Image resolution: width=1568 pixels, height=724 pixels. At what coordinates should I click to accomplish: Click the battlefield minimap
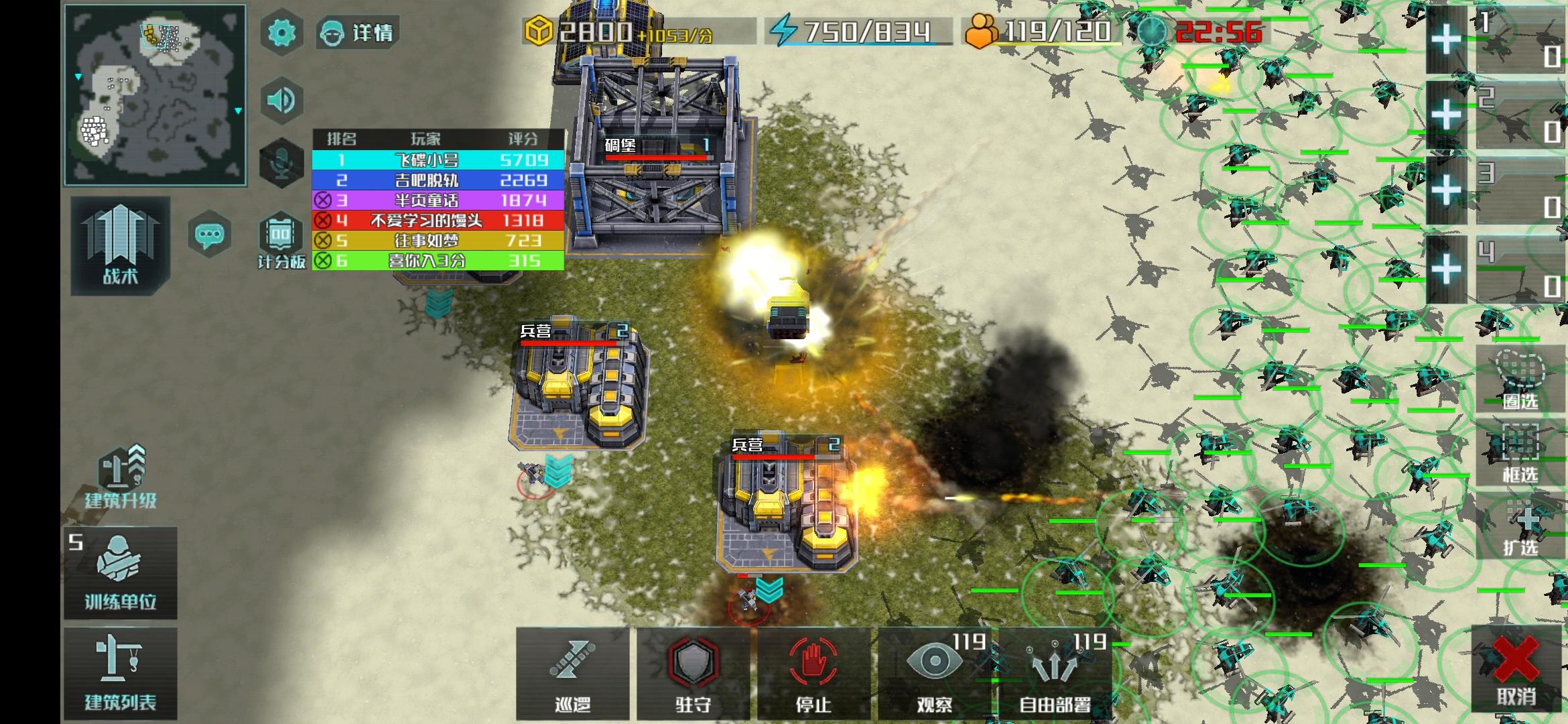tap(155, 95)
